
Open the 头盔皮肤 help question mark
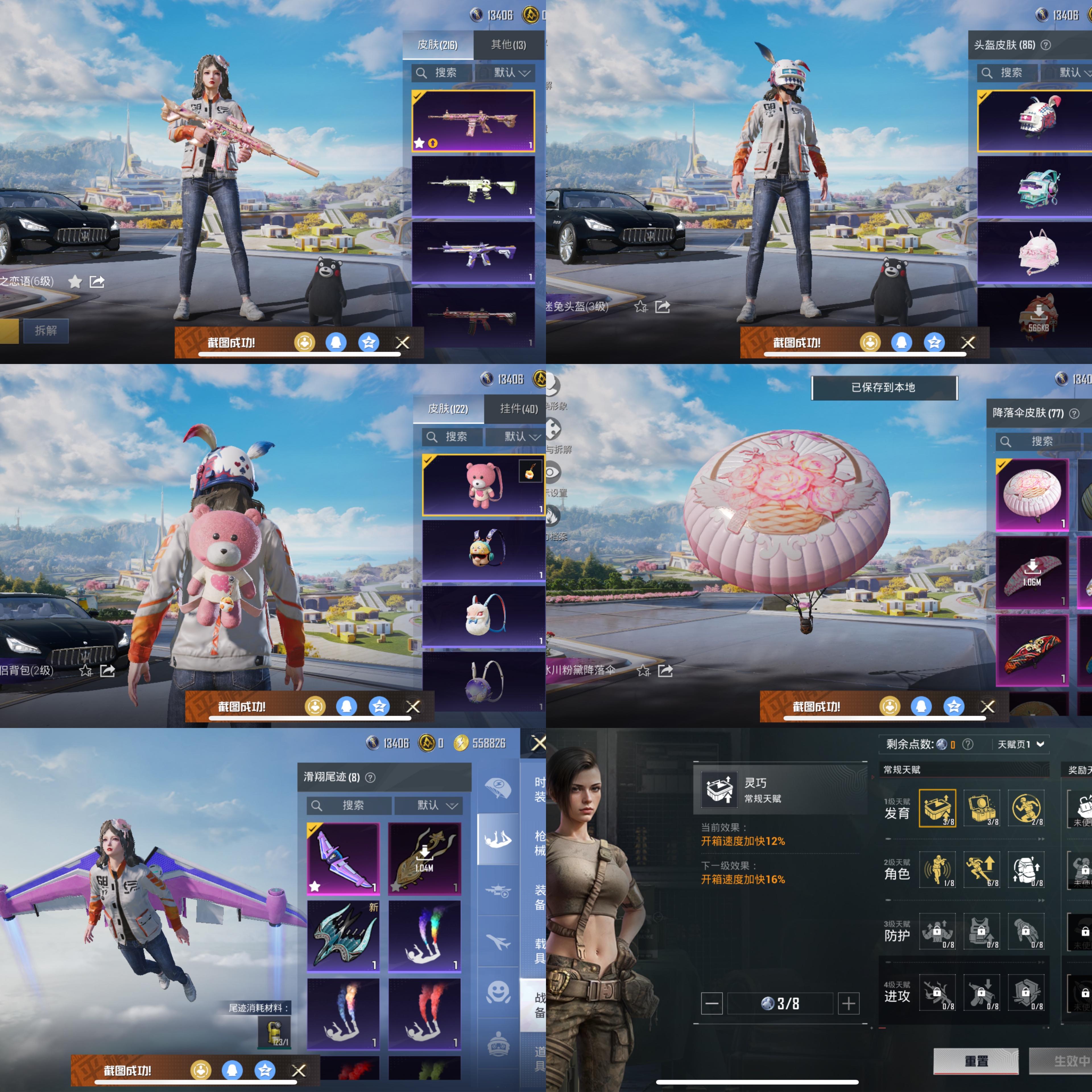[x=1046, y=45]
